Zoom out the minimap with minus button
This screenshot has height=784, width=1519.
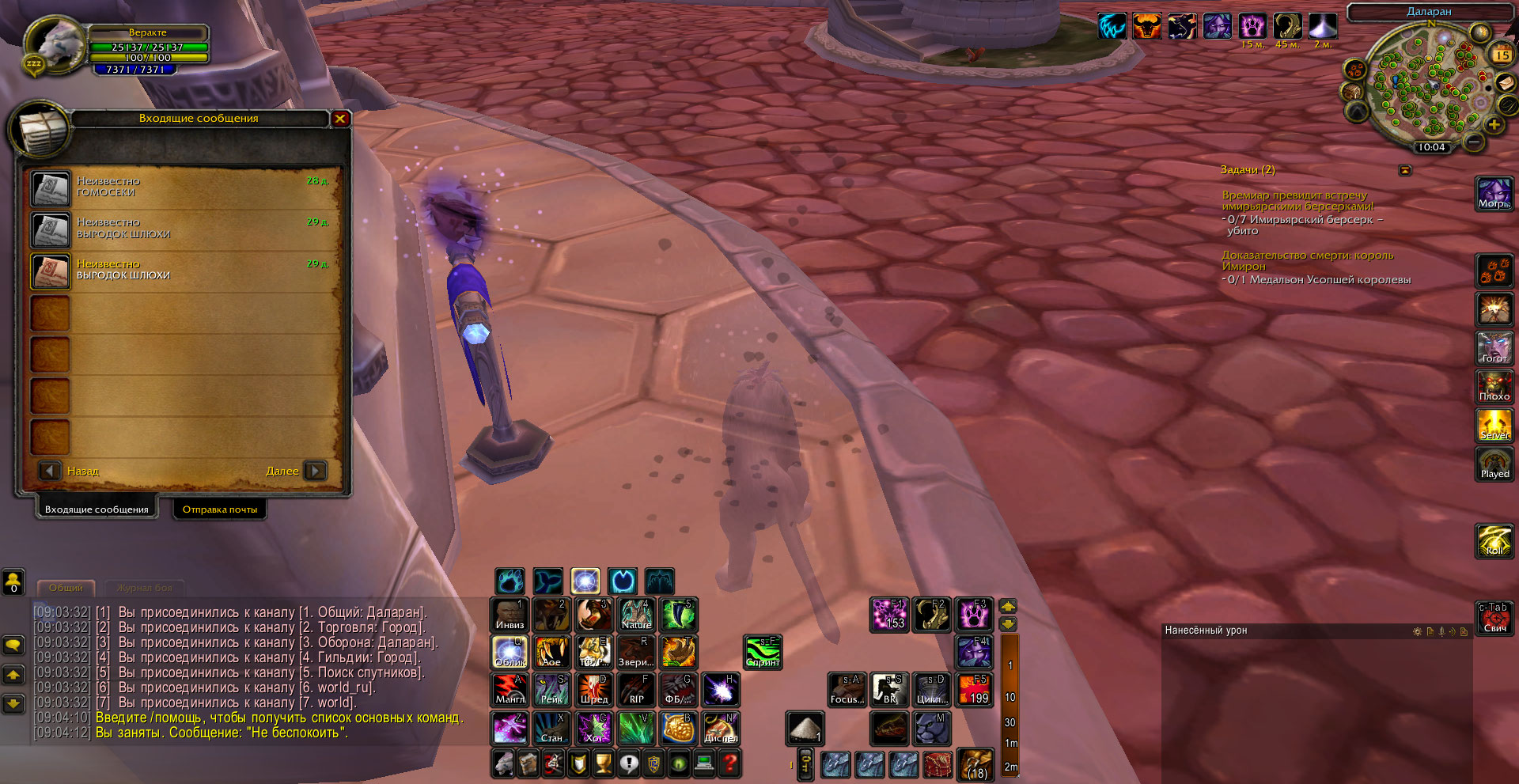tap(1473, 142)
